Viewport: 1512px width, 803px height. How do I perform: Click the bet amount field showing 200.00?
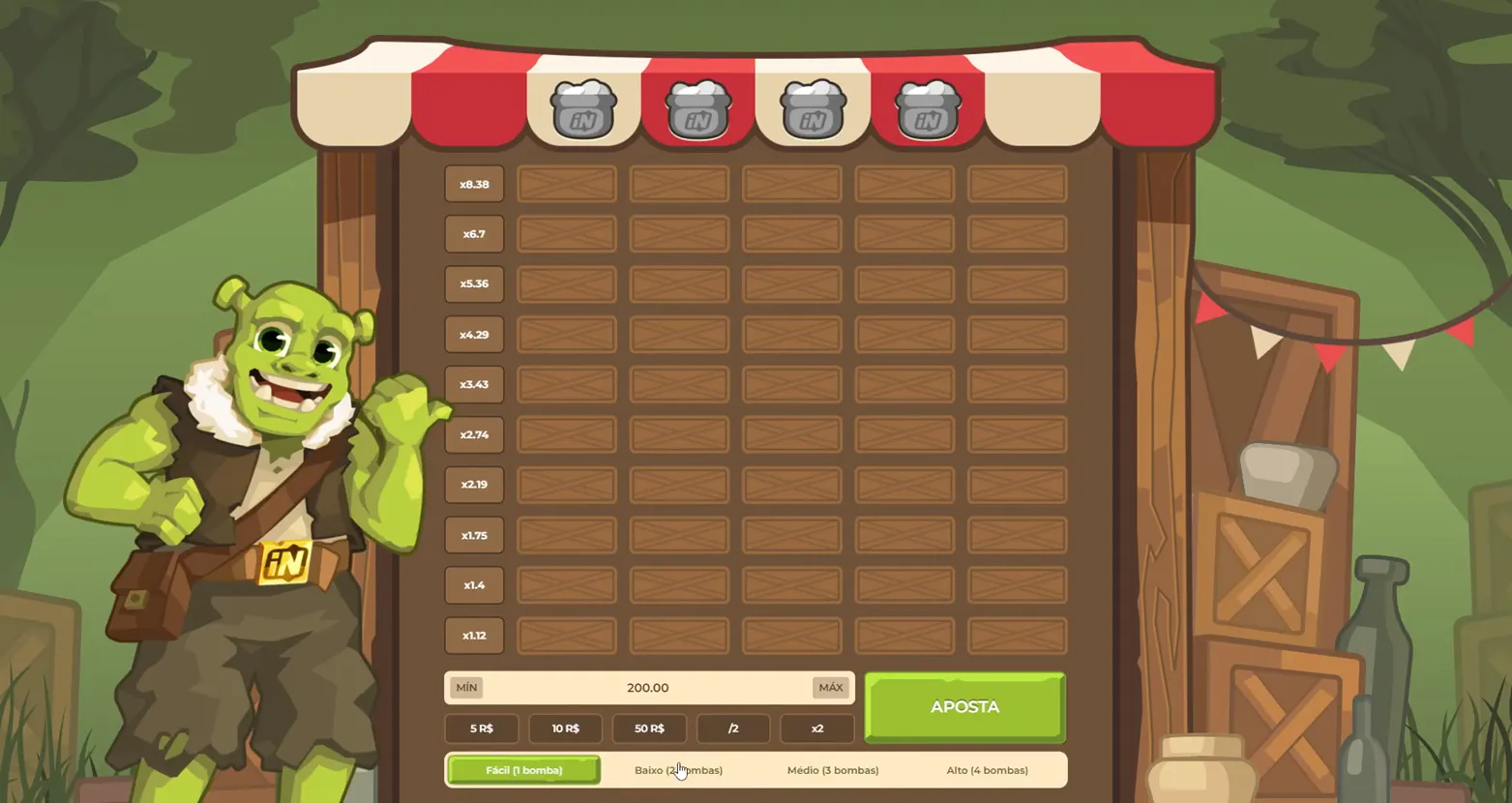click(x=648, y=688)
